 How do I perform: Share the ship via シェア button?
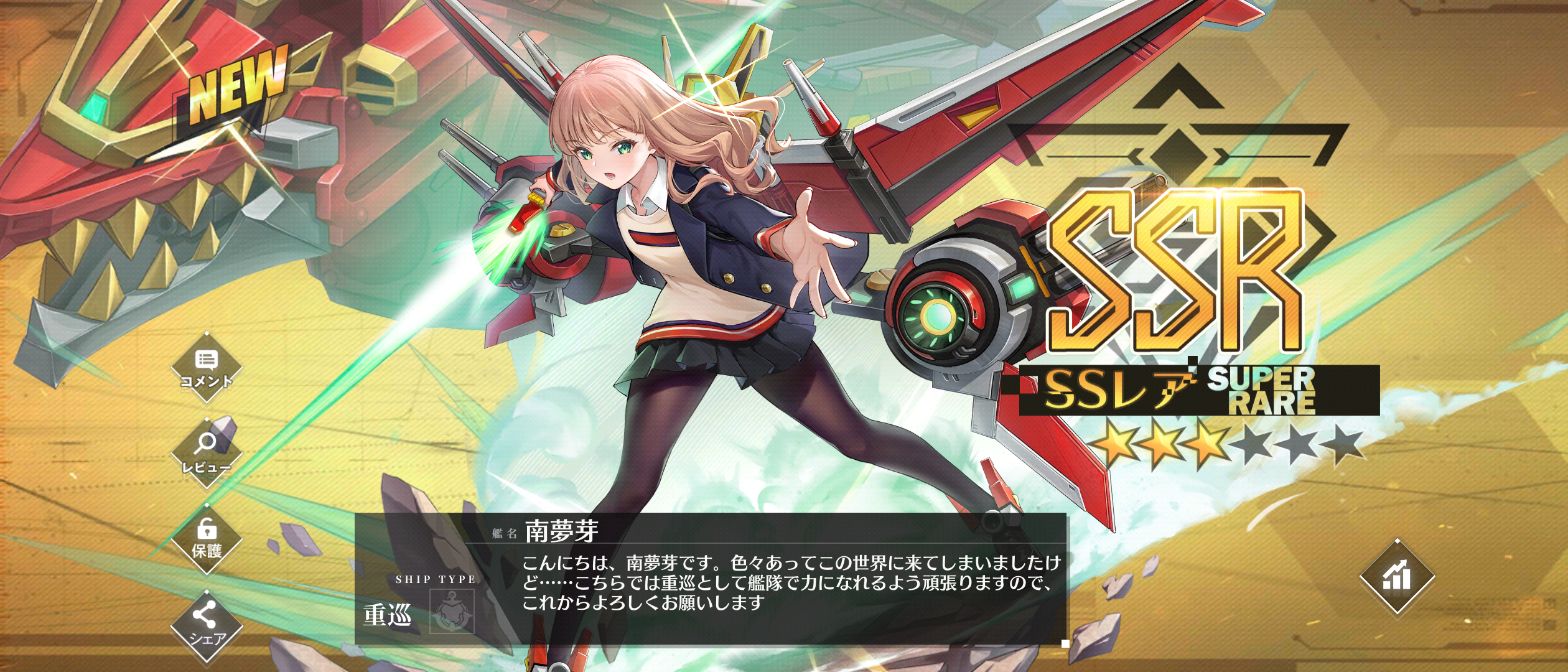pyautogui.click(x=207, y=625)
